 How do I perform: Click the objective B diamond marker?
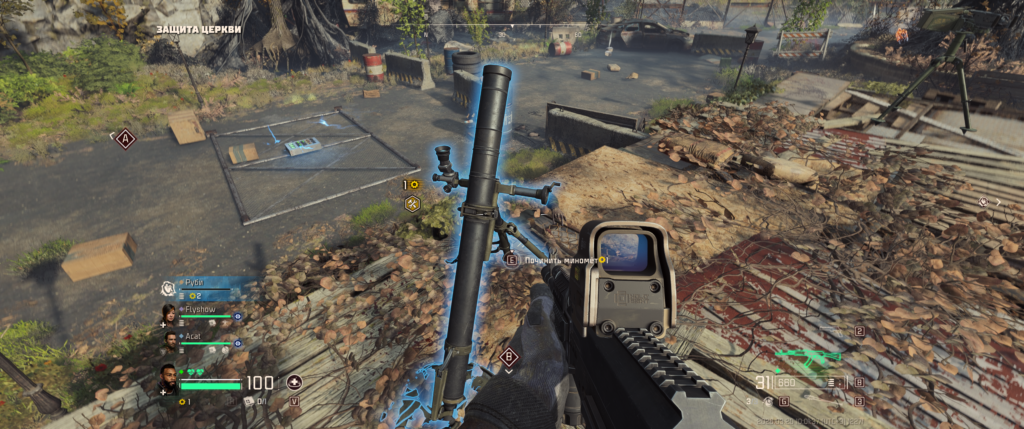[508, 355]
